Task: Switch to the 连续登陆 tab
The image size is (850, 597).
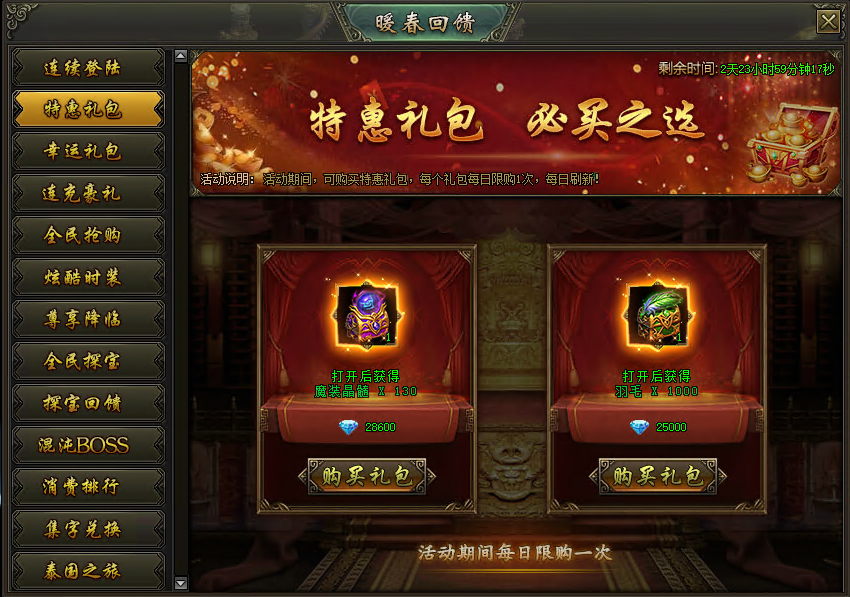Action: 88,68
